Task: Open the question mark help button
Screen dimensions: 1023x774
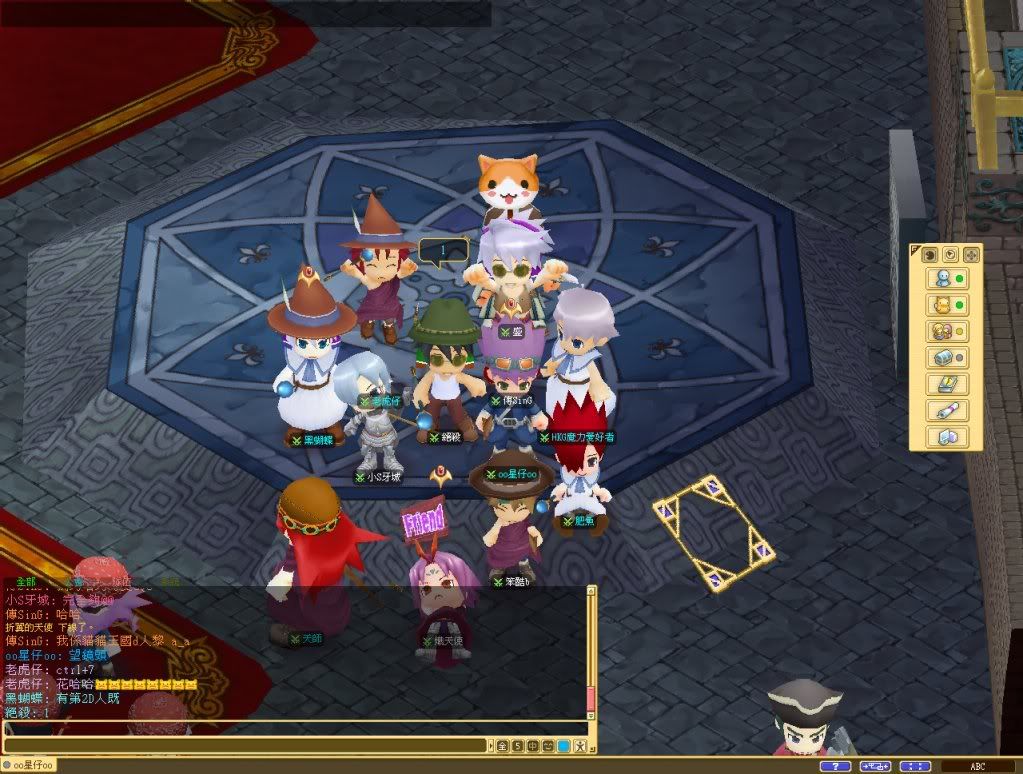Action: point(835,766)
